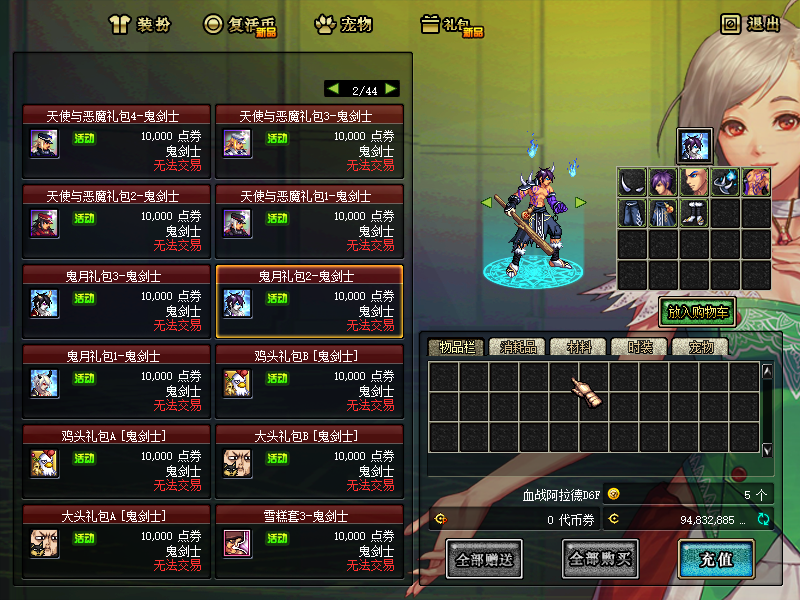Exit the shop with 退出
This screenshot has height=600, width=800.
tap(750, 24)
